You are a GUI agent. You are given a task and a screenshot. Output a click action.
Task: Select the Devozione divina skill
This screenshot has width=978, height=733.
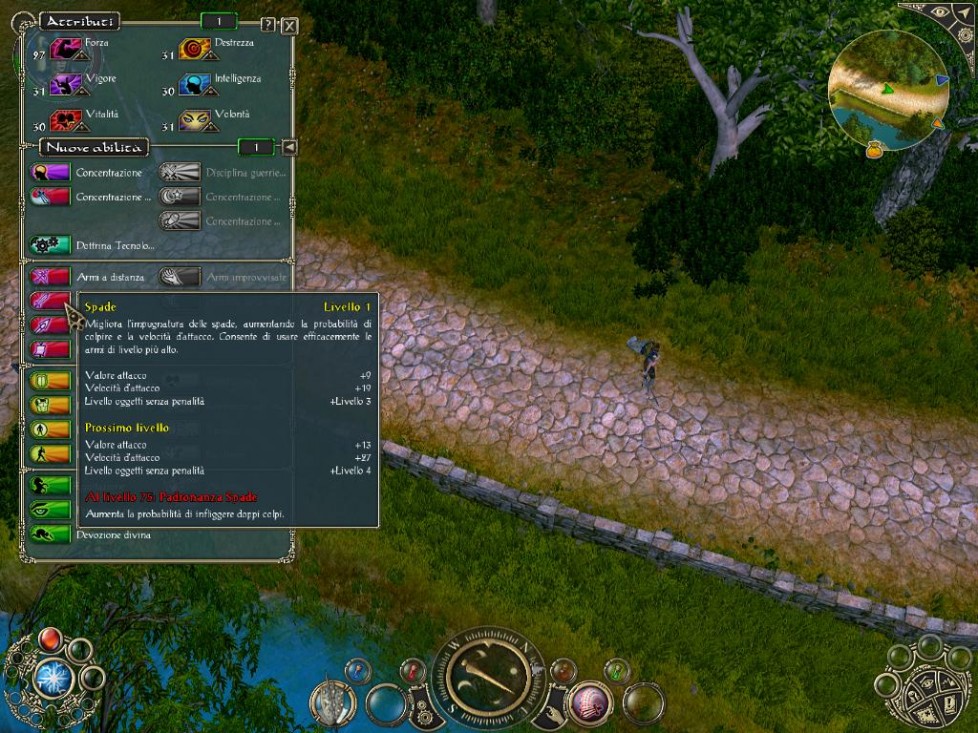click(50, 534)
